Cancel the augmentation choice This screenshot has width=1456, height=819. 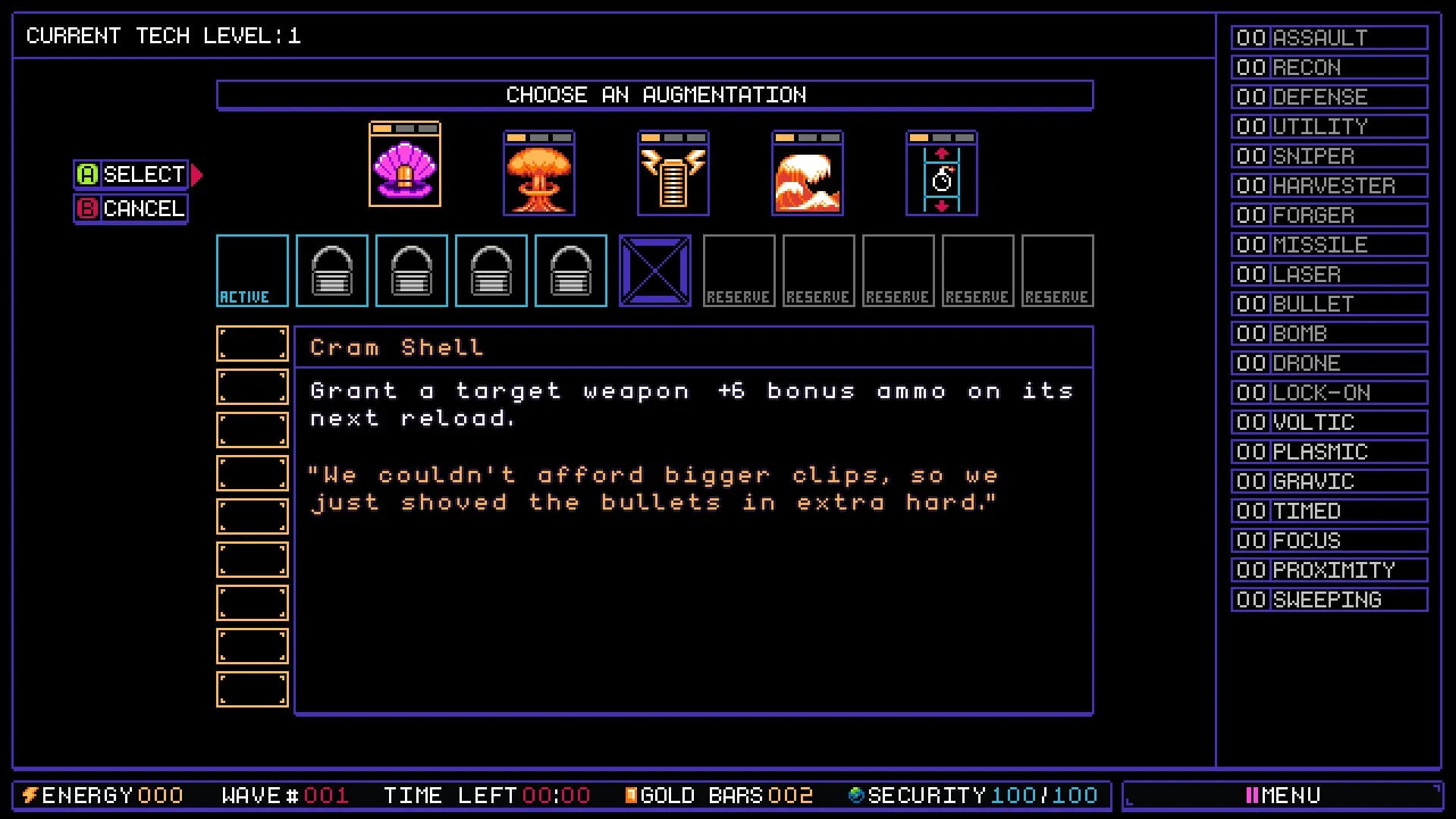[131, 209]
